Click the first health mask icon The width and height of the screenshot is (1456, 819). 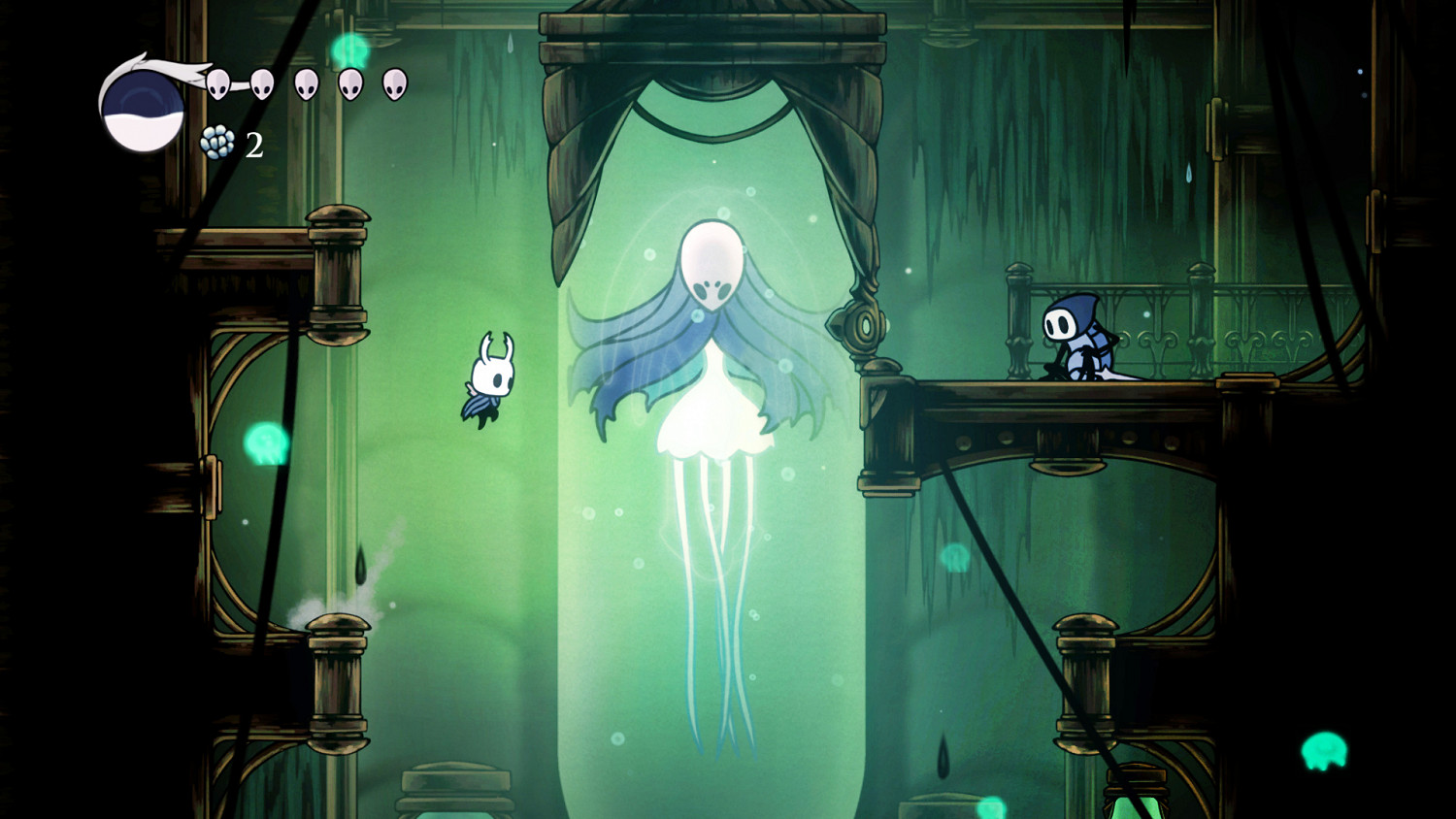click(x=220, y=84)
